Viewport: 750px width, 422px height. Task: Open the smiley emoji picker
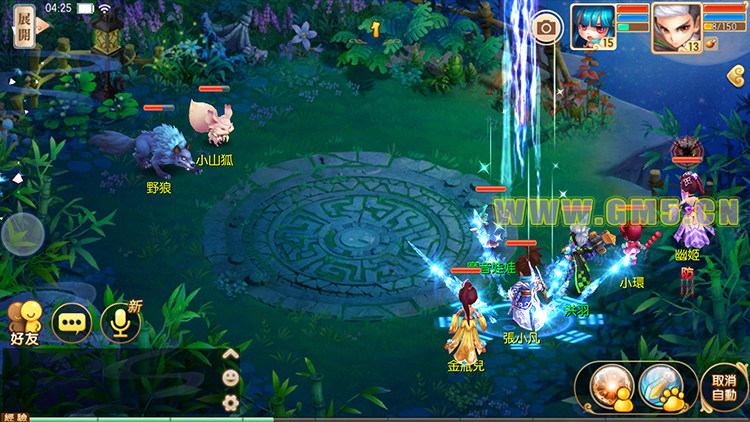point(230,378)
